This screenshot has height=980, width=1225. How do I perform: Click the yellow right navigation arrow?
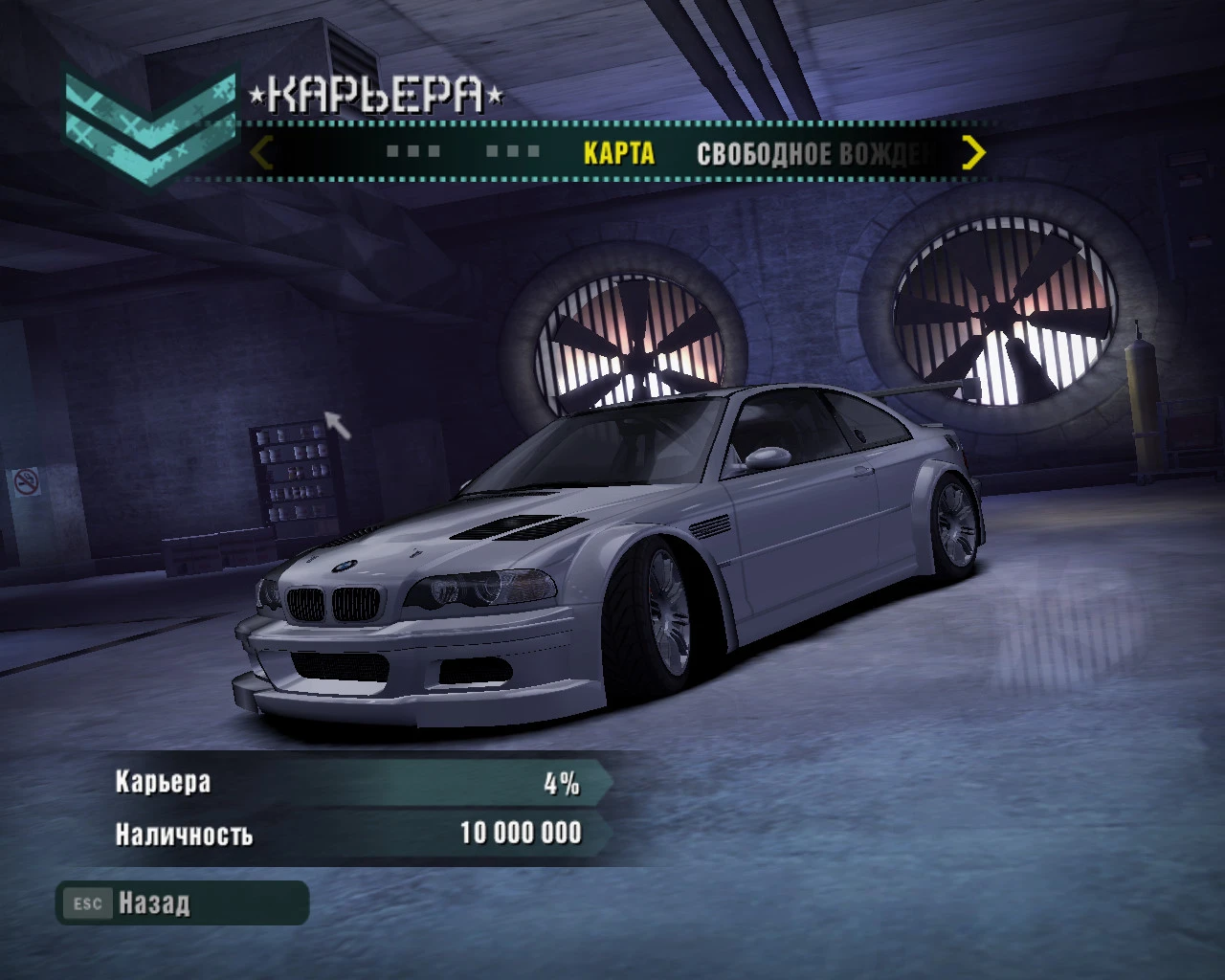point(974,152)
